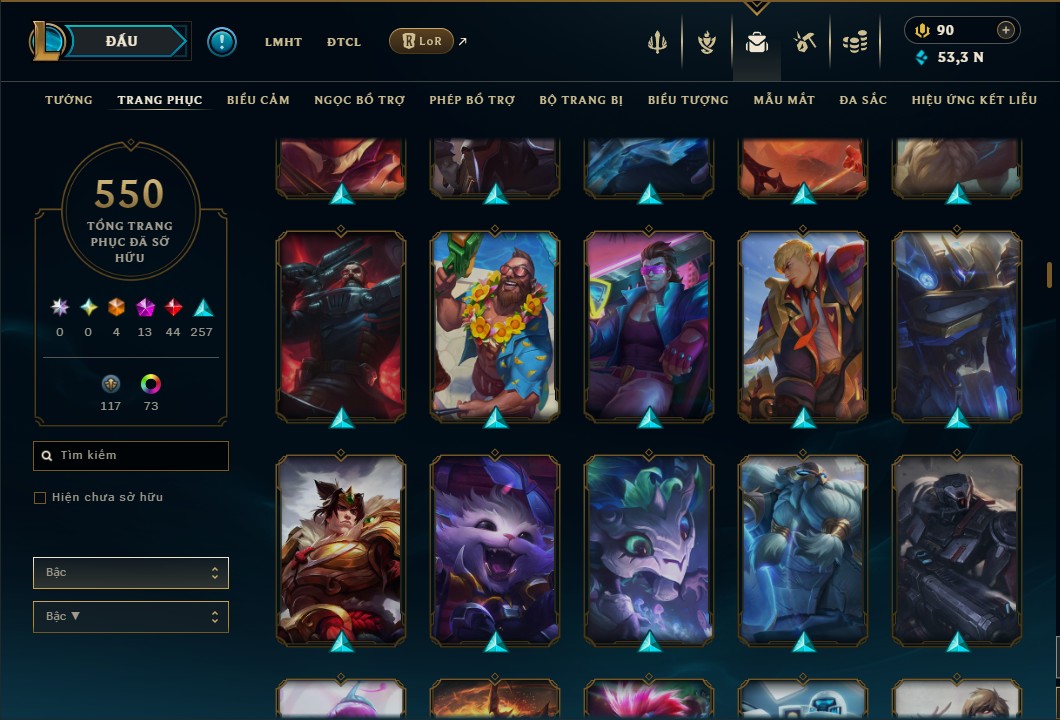Switch to the ĐTCL section
Screen dimensions: 1060x720
click(344, 42)
